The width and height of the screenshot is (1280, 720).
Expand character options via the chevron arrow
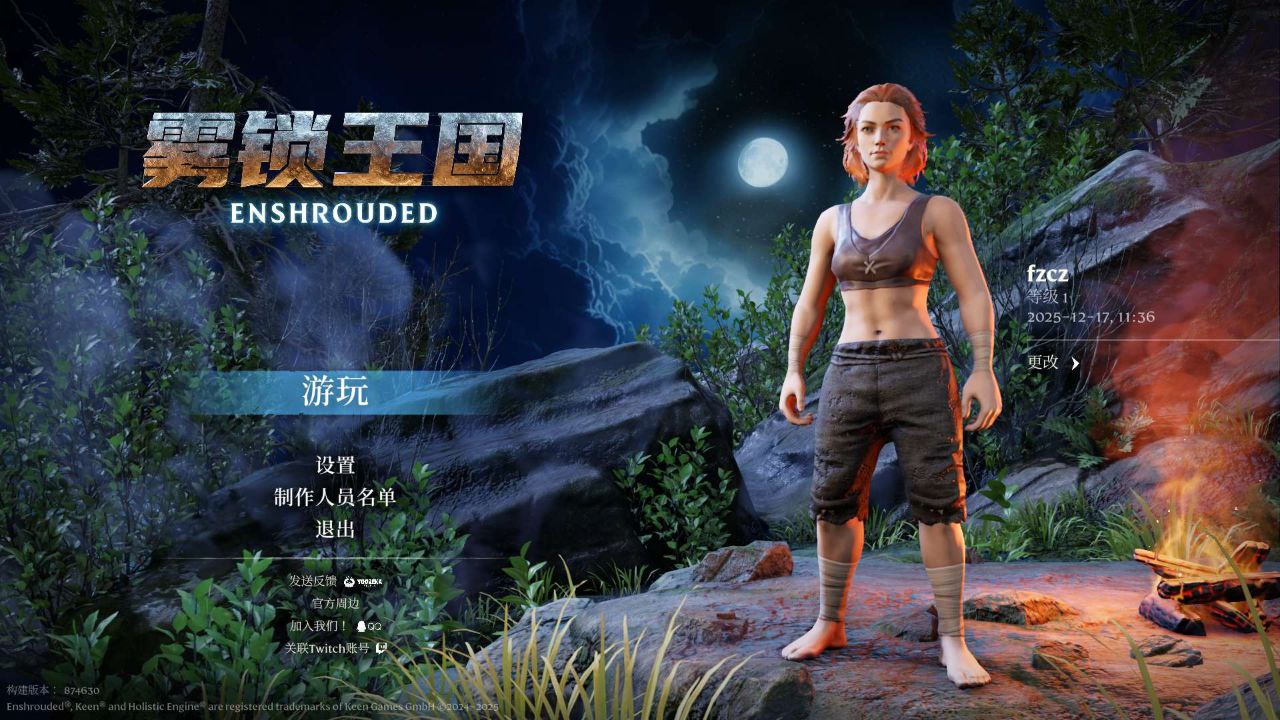pyautogui.click(x=1075, y=363)
